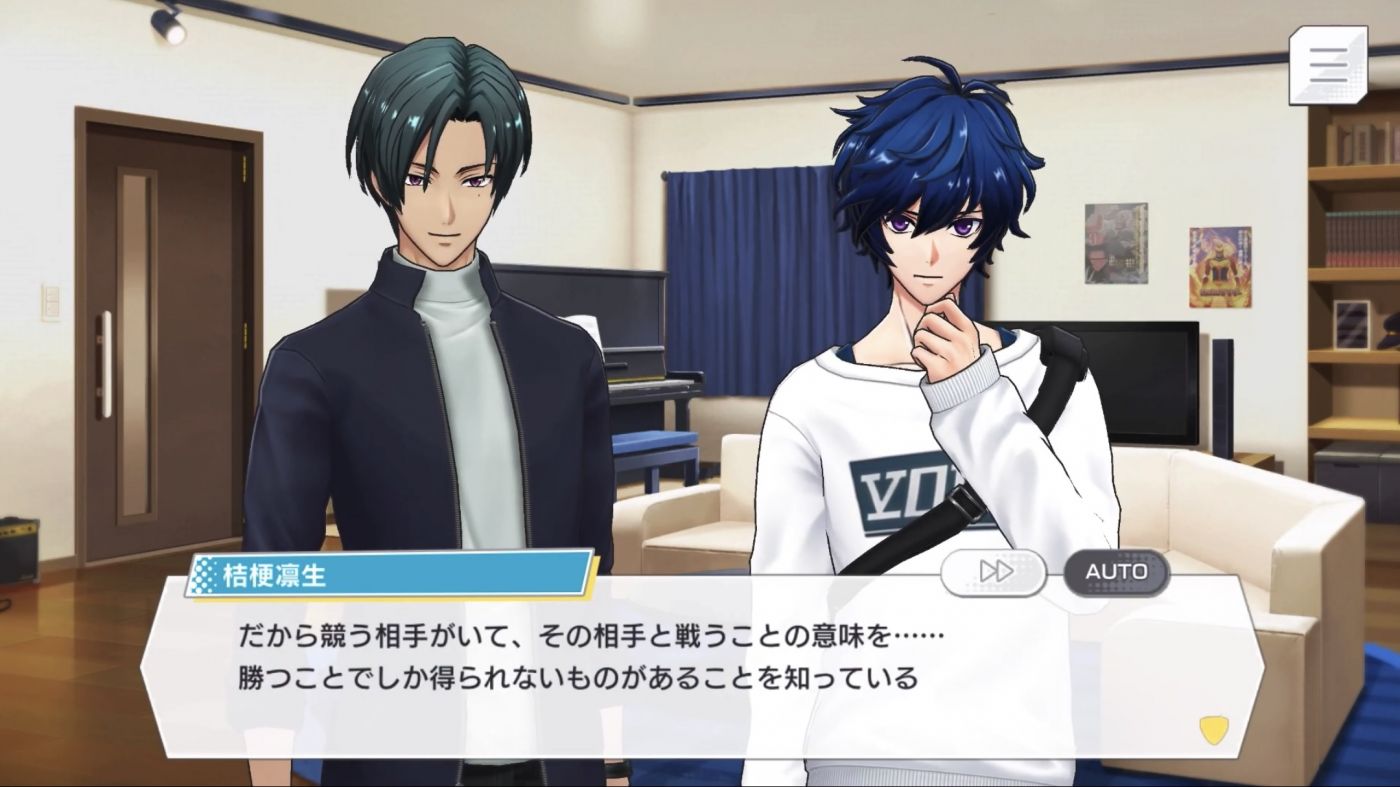Open the hamburger menu
Viewport: 1400px width, 787px height.
(x=1329, y=65)
